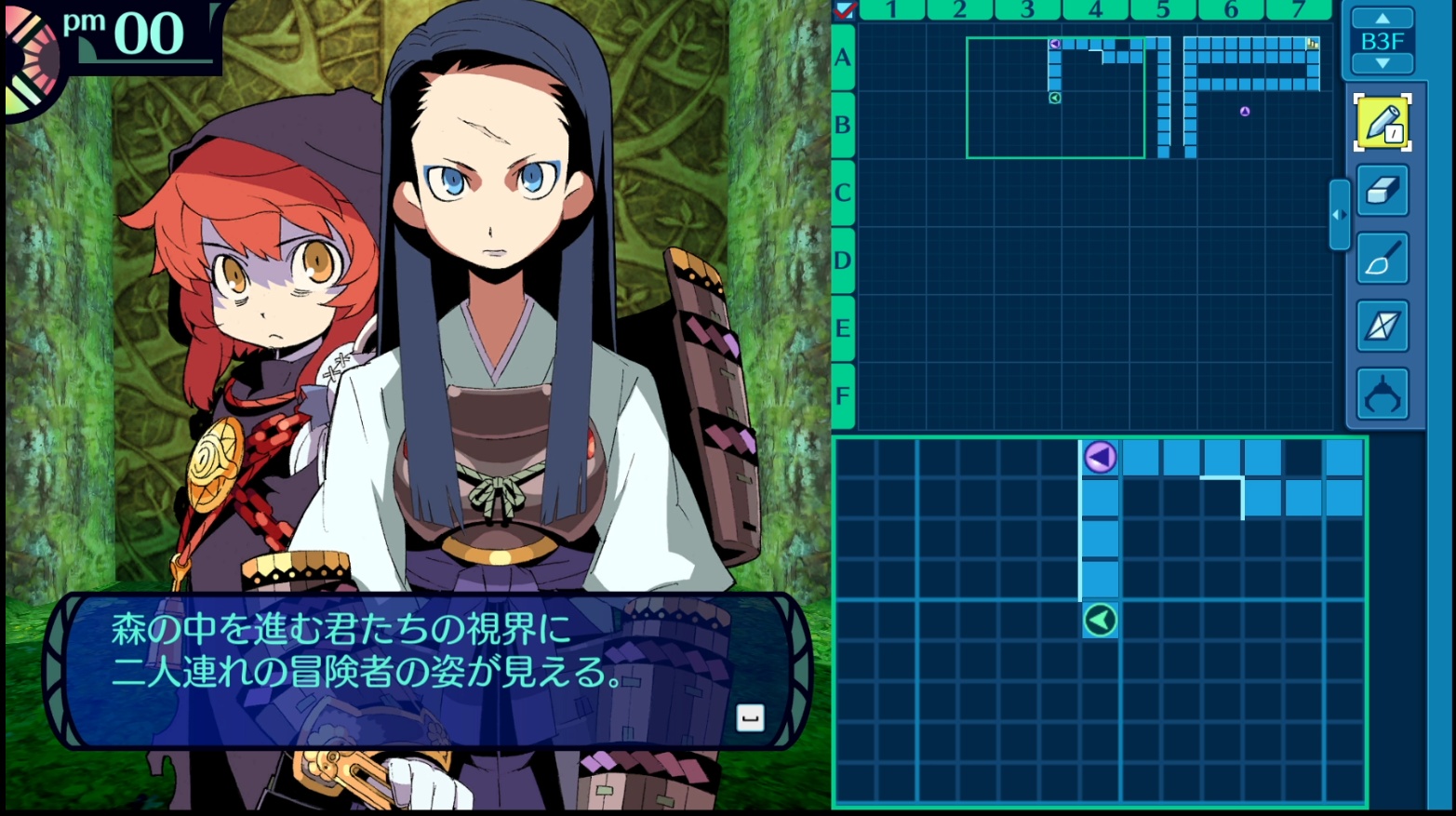Go down one floor with the down arrow
Image resolution: width=1456 pixels, height=816 pixels.
point(1383,63)
